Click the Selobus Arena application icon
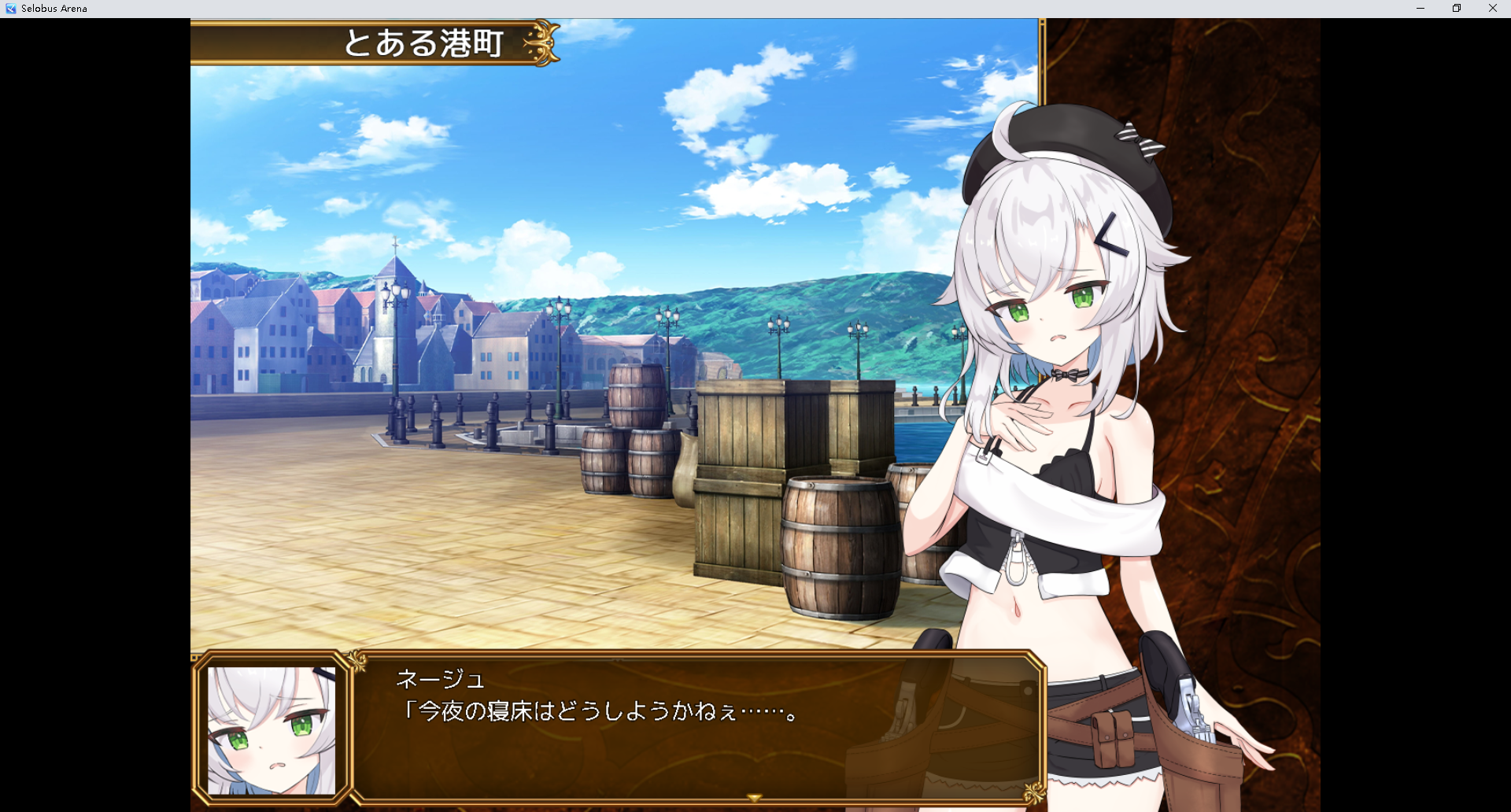This screenshot has height=812, width=1511. [10, 8]
